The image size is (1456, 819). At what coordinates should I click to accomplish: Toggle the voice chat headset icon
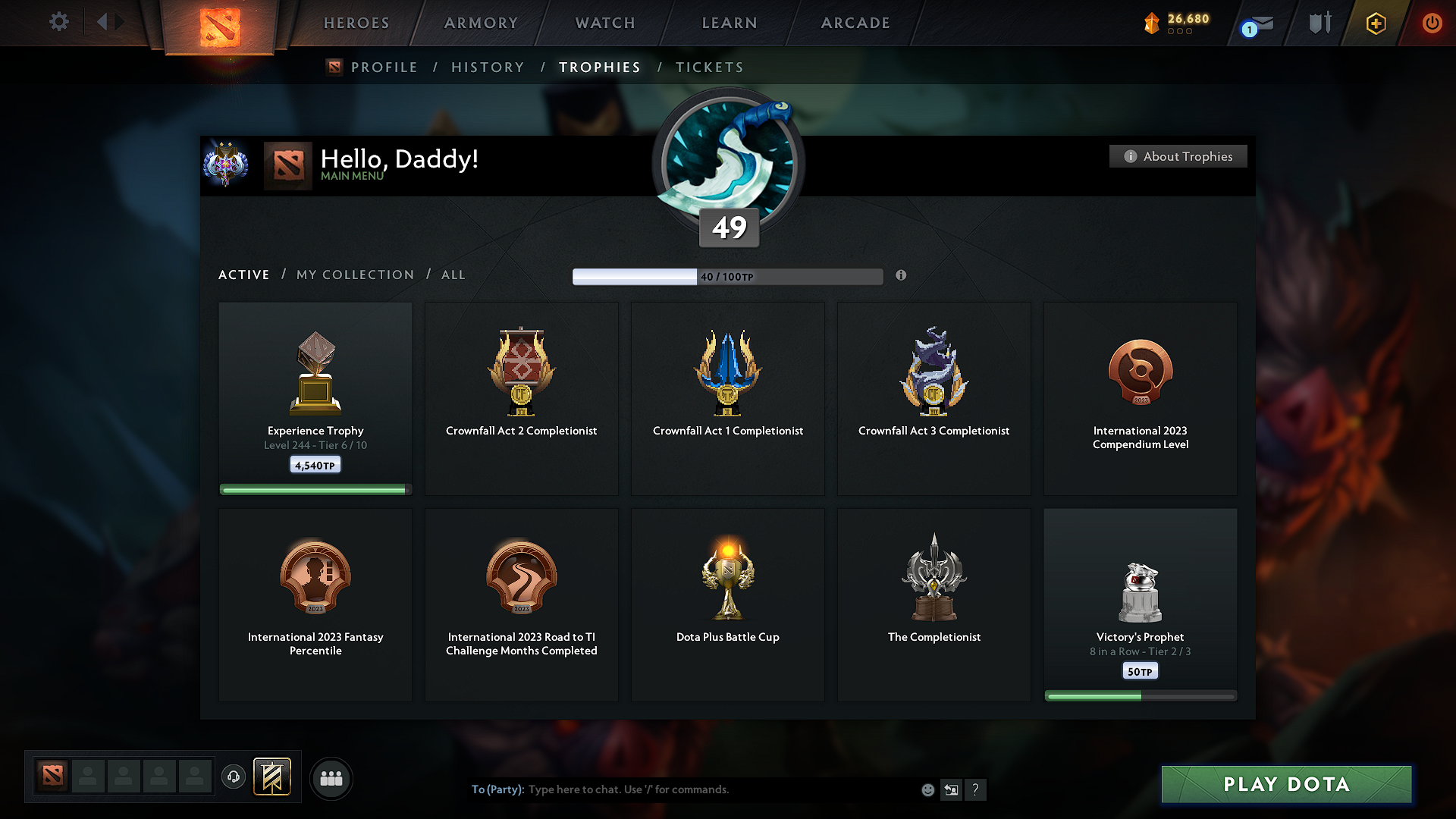[x=234, y=777]
